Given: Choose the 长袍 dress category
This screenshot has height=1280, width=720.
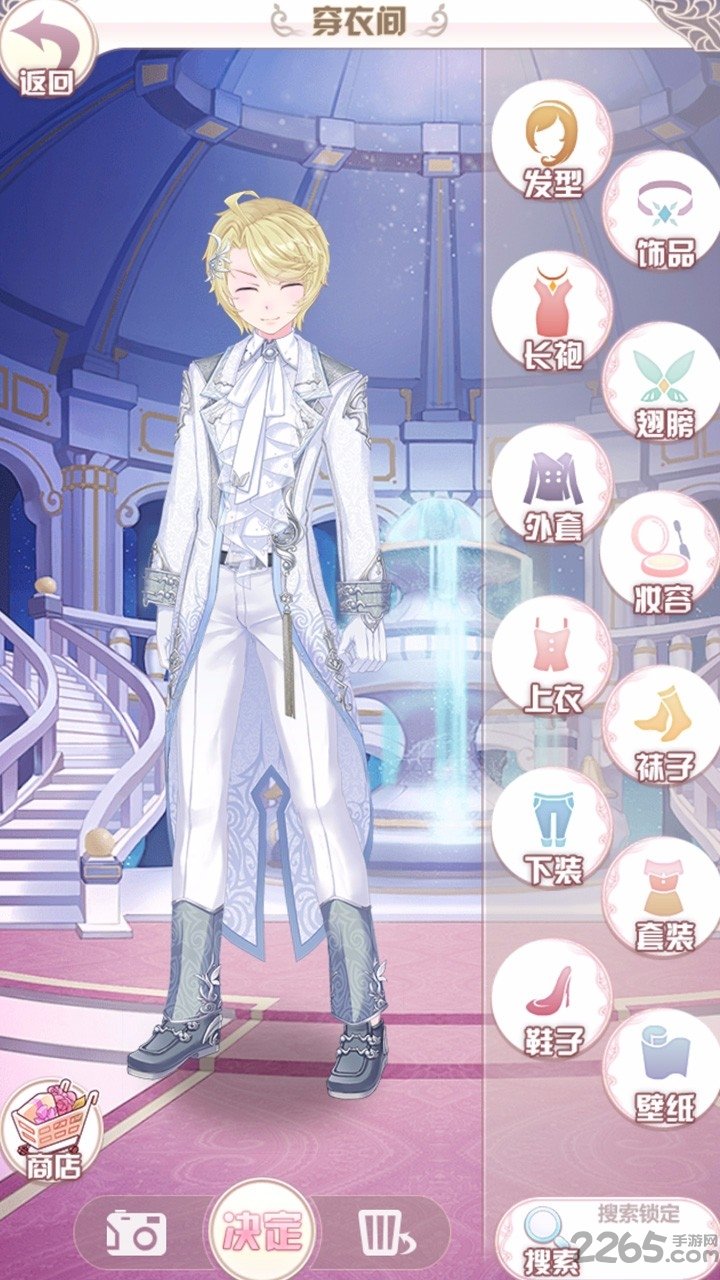Looking at the screenshot, I should 551,312.
